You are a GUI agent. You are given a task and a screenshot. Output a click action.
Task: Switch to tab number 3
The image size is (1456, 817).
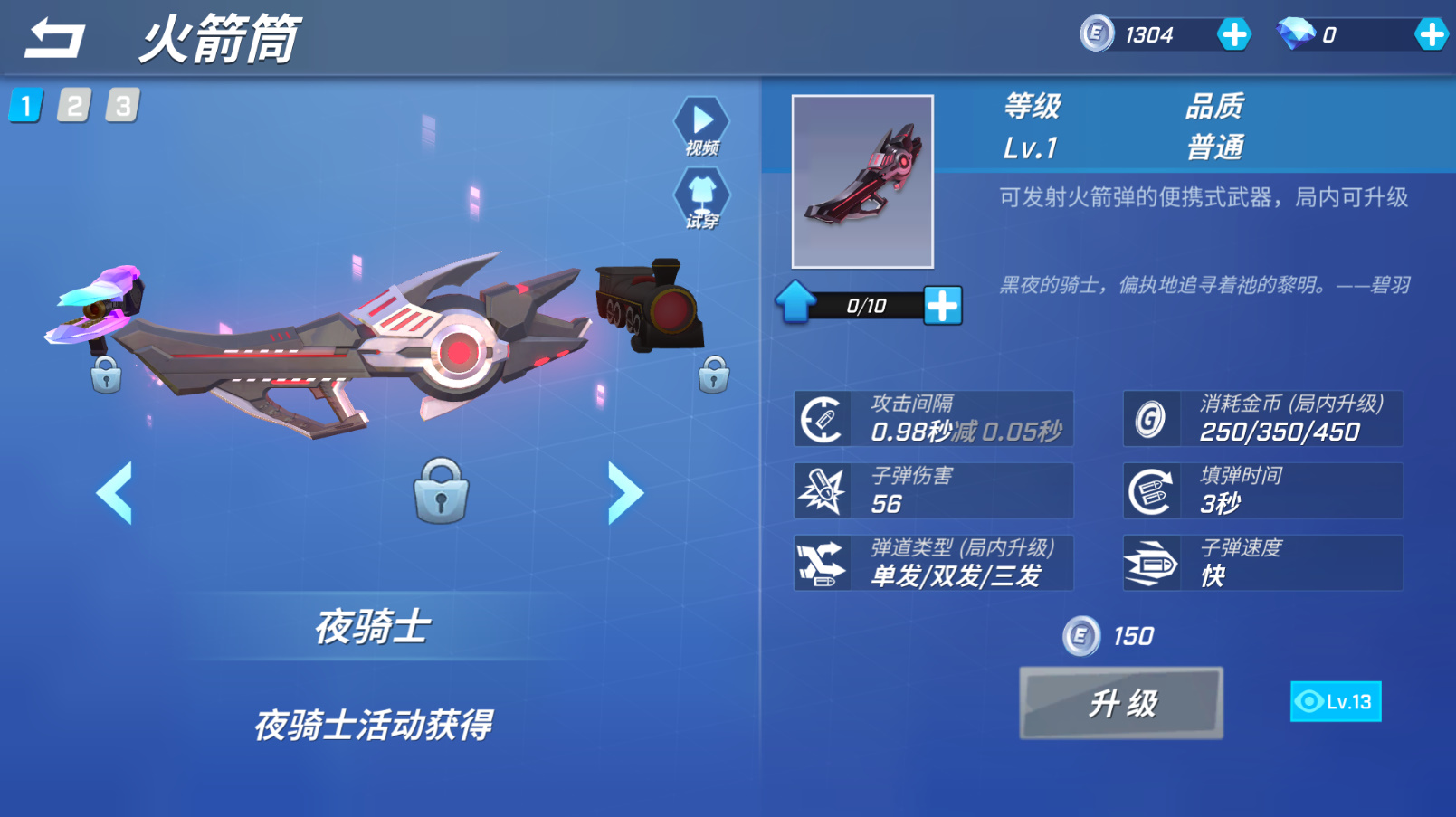click(122, 106)
